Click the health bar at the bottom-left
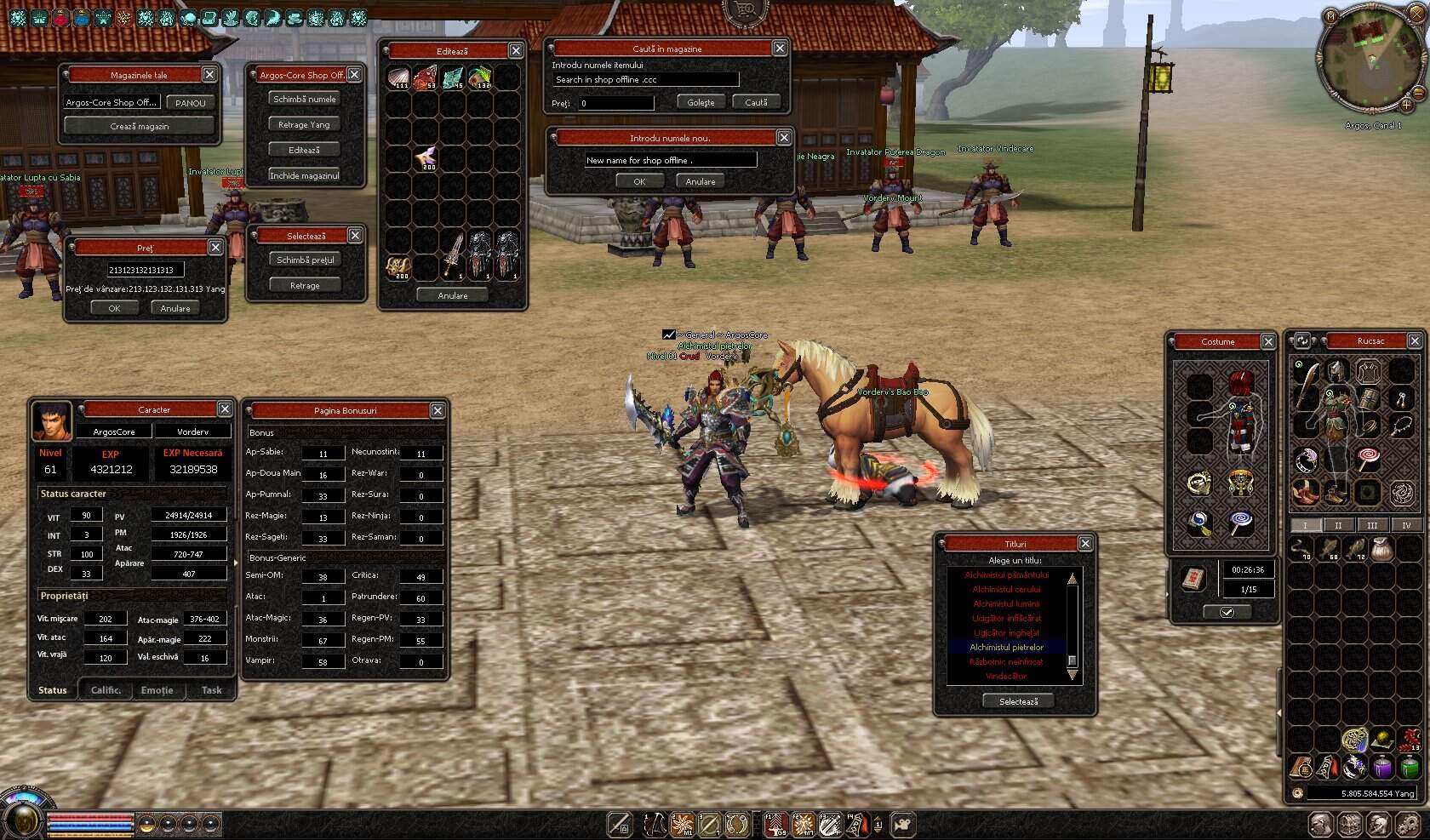 tap(89, 818)
